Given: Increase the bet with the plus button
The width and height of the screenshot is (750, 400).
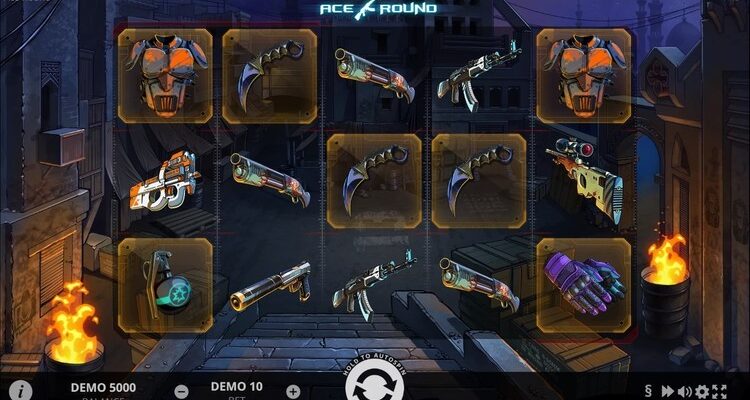Looking at the screenshot, I should 293,391.
